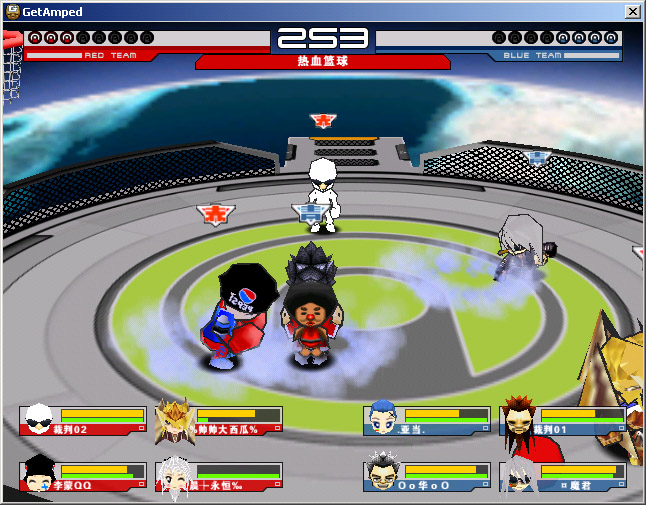Click the Oo华oO player panel
Screen dimensions: 646x505
[426, 476]
